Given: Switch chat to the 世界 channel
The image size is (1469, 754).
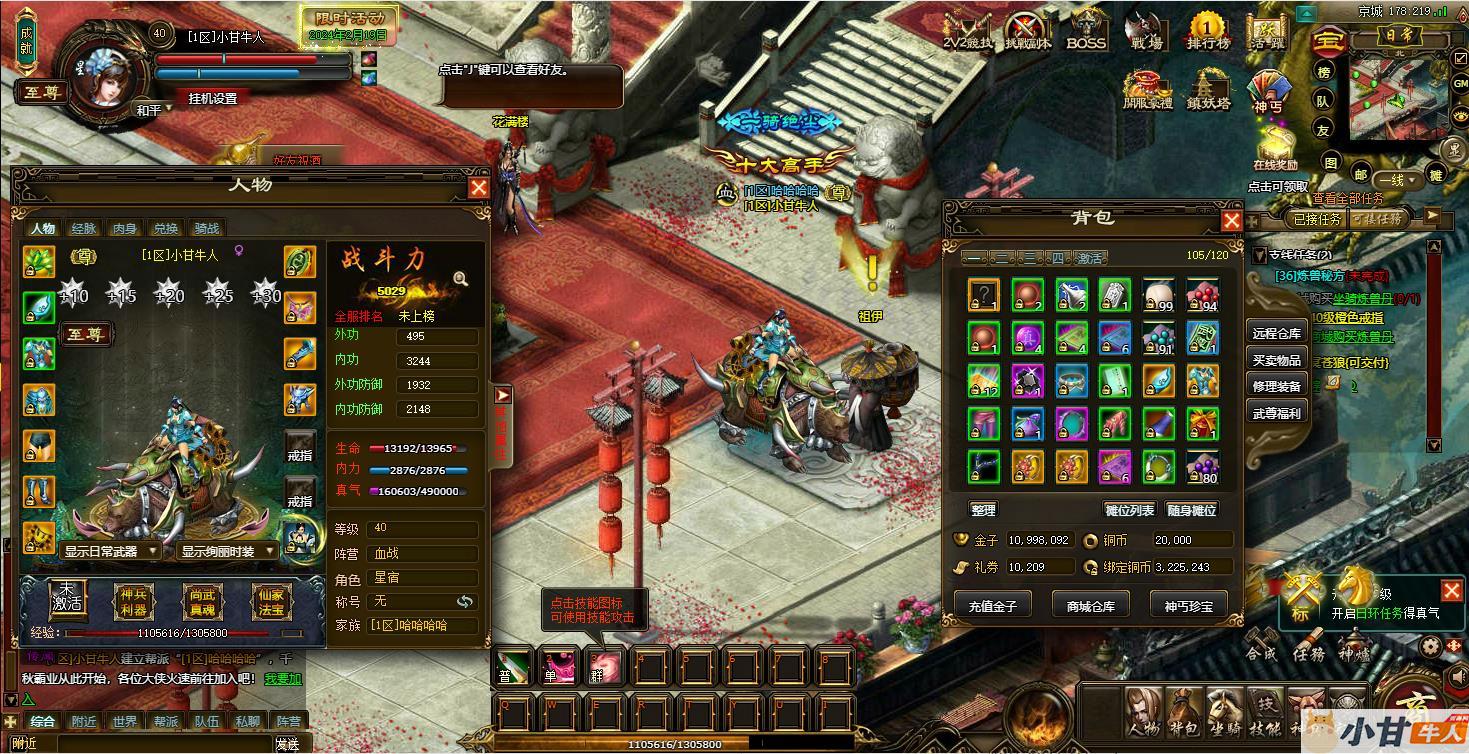Looking at the screenshot, I should 125,721.
